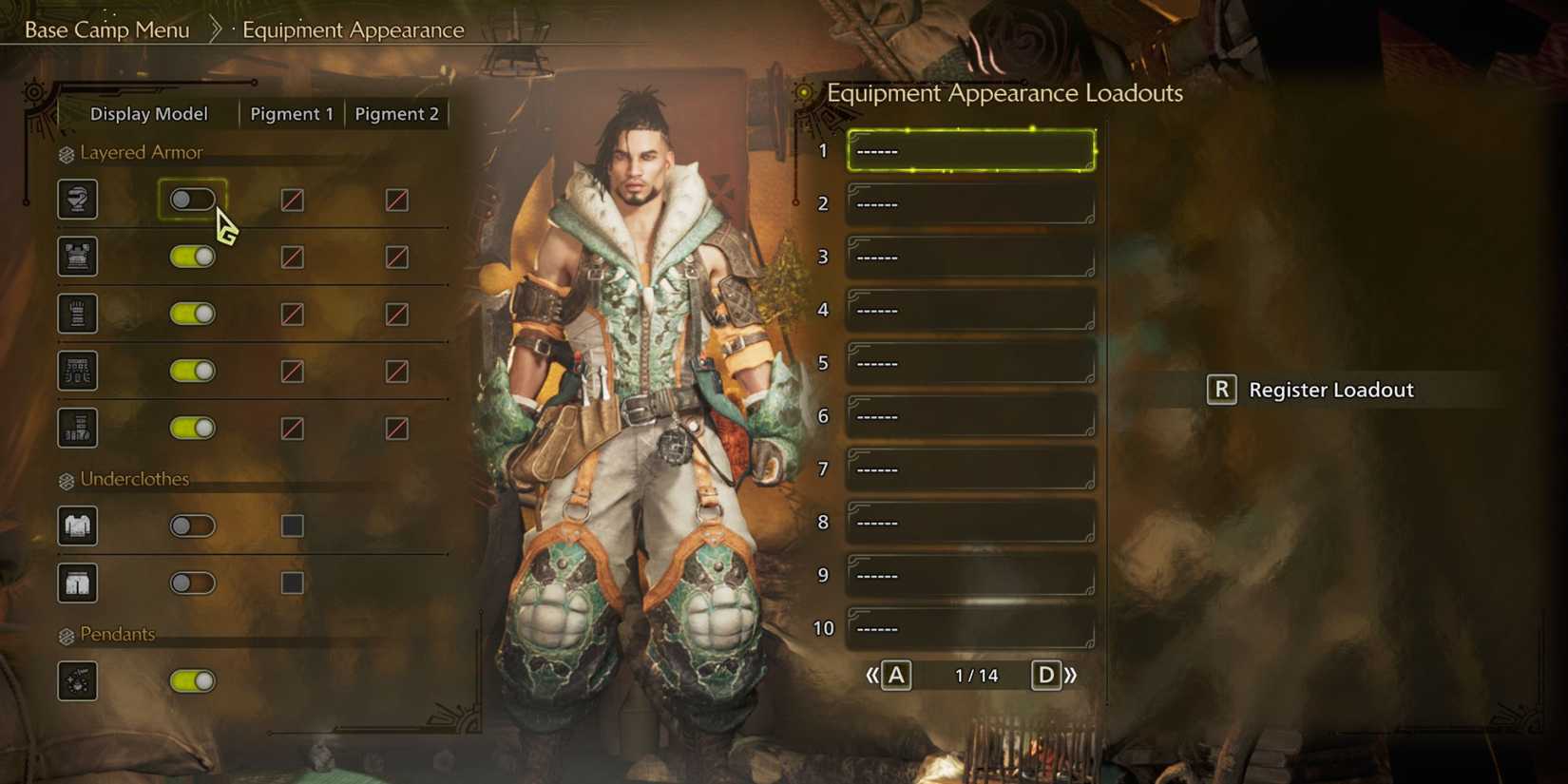Select the pendant icon under Pendants
This screenshot has width=1568, height=784.
tap(77, 680)
